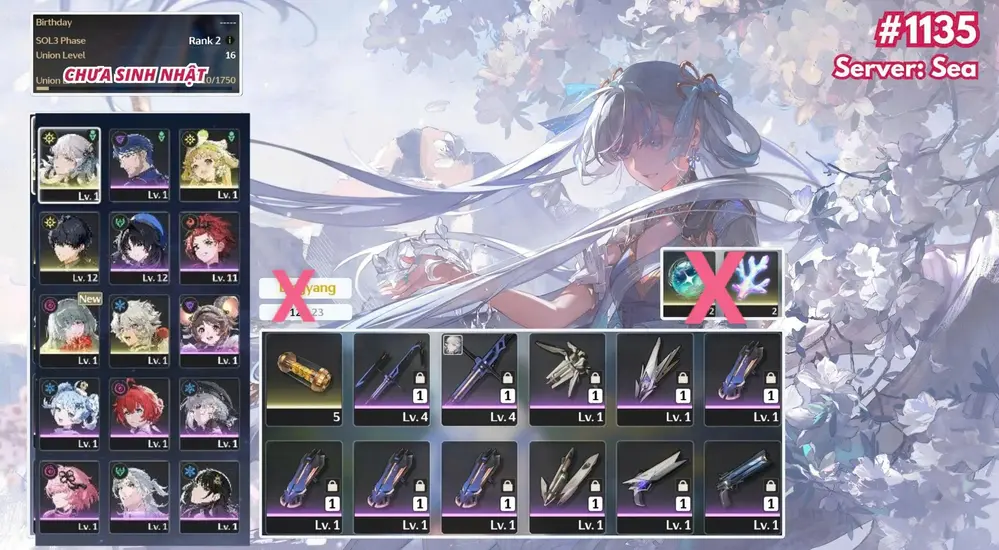Click the teal orb item icon
This screenshot has width=999, height=550.
(x=691, y=280)
